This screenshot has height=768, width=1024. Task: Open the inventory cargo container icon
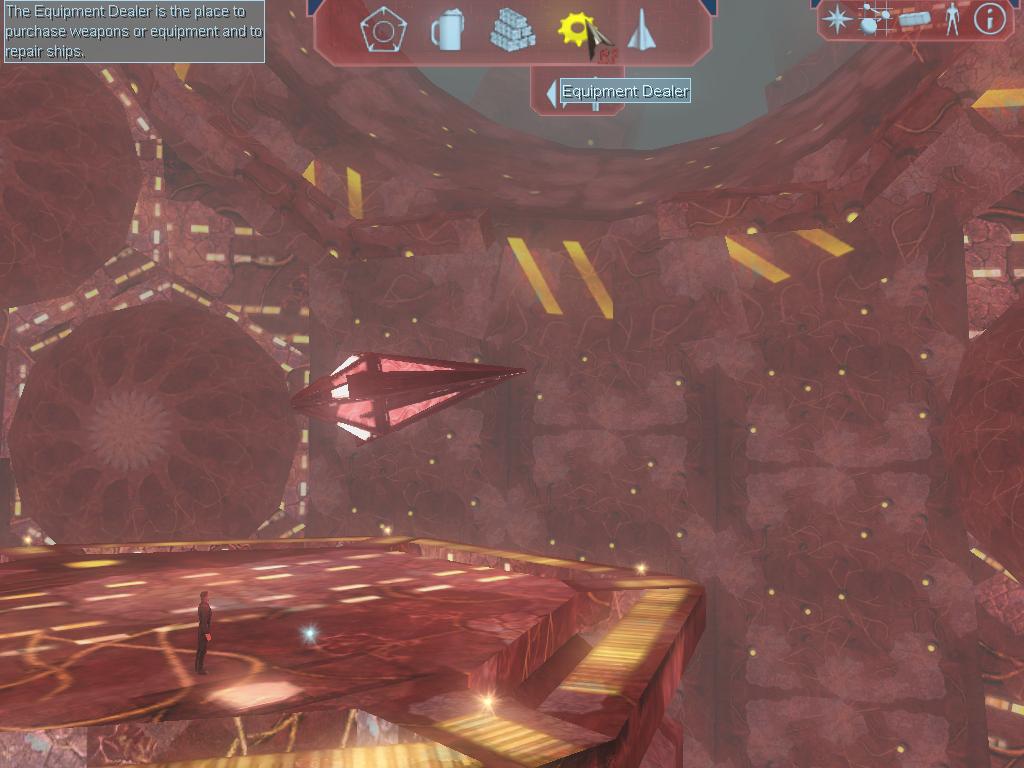click(914, 19)
